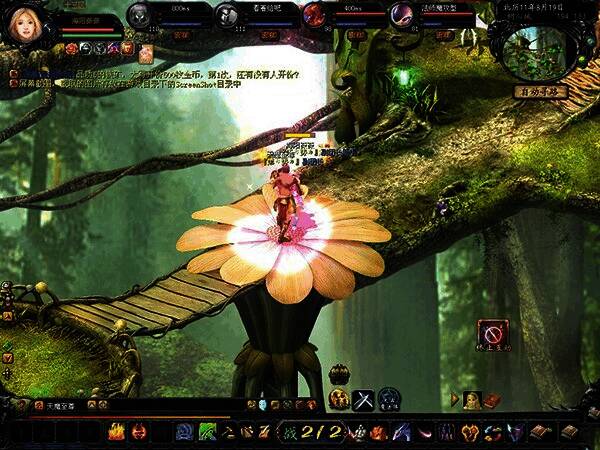Click the chat input bar labeled 天魔至尊

click(60, 406)
